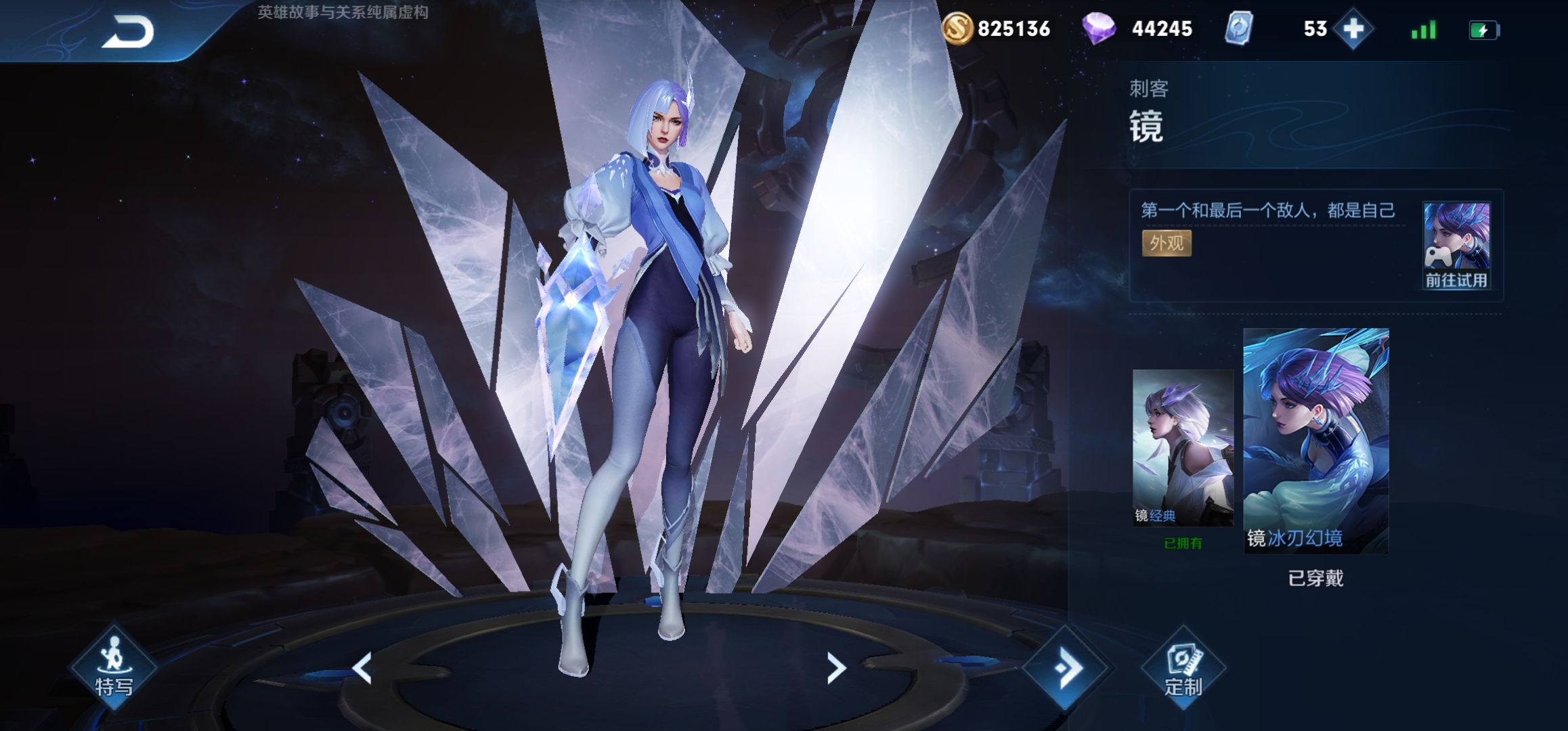Go back using the return arrow

click(x=127, y=32)
